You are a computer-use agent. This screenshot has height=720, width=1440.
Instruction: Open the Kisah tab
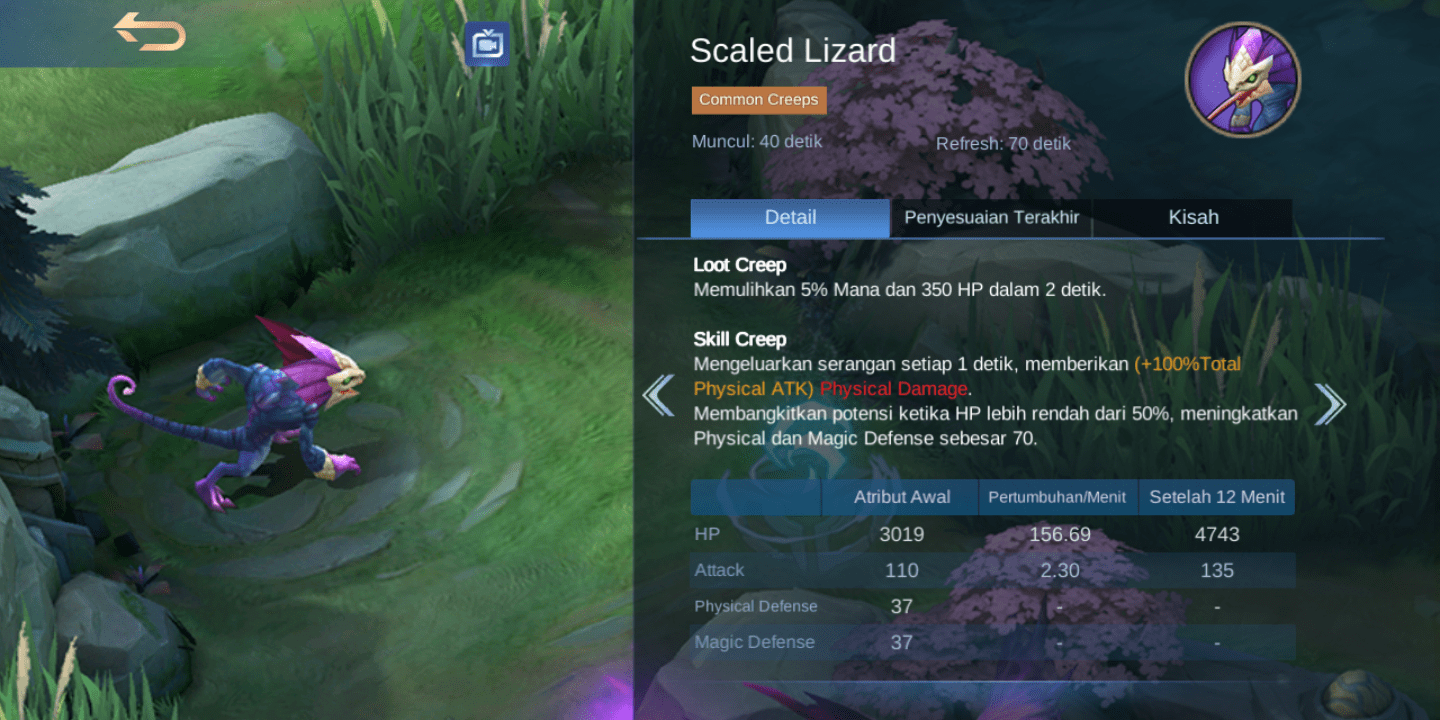pyautogui.click(x=1193, y=217)
